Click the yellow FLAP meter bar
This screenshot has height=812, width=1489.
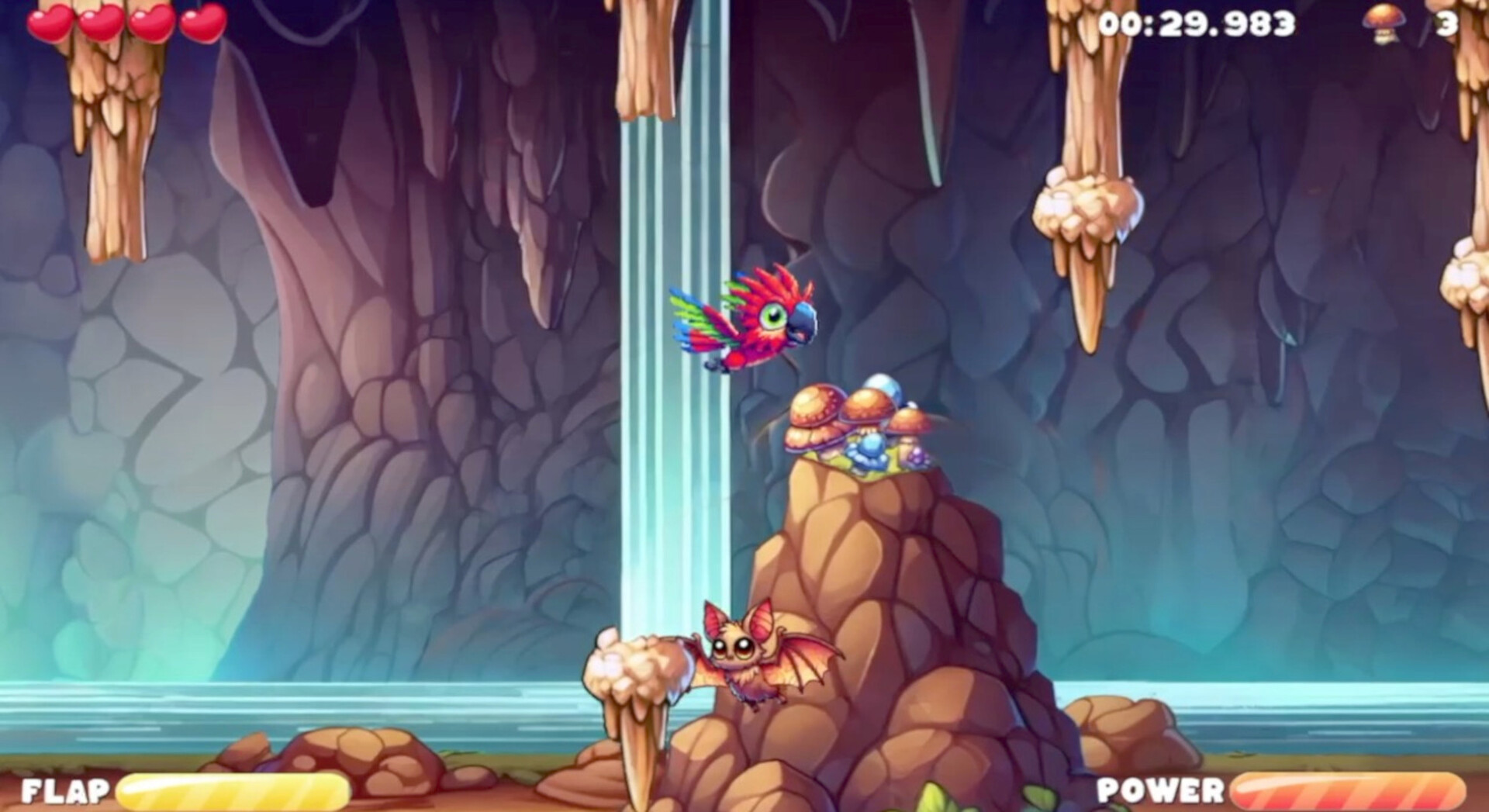(233, 790)
